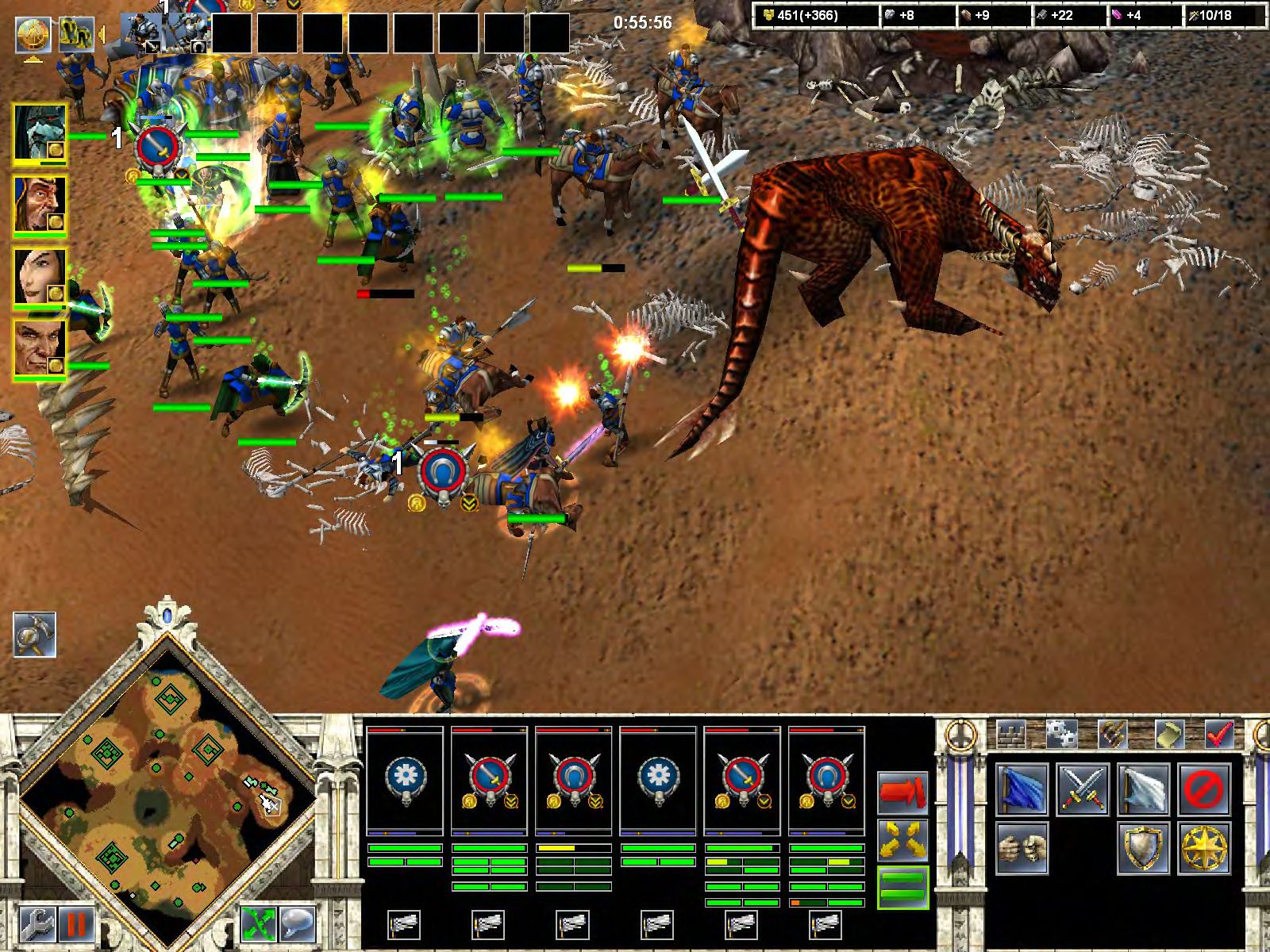Open the castle wall build tab
The width and height of the screenshot is (1270, 952).
[1011, 735]
